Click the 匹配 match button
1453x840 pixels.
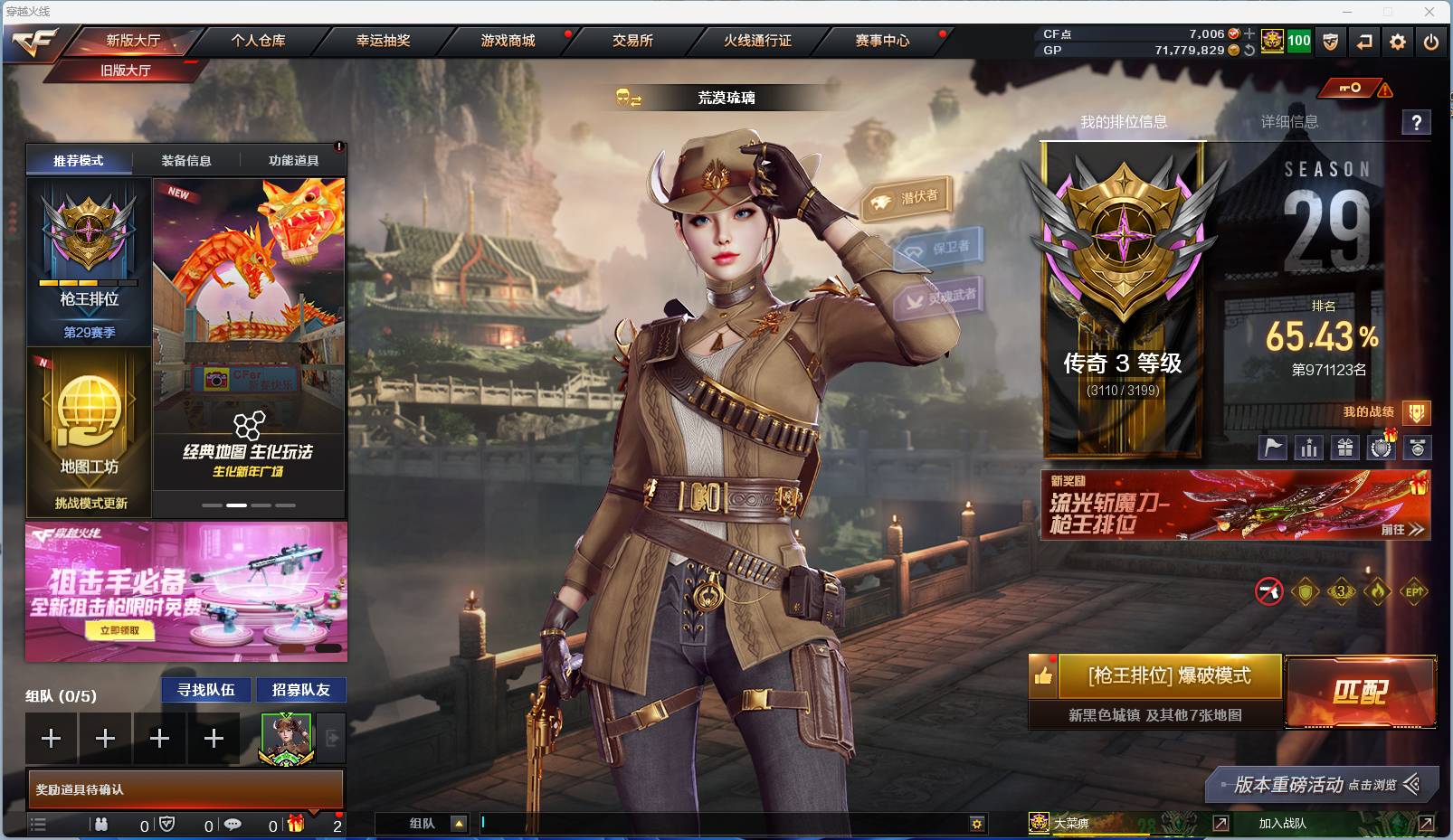click(1360, 690)
